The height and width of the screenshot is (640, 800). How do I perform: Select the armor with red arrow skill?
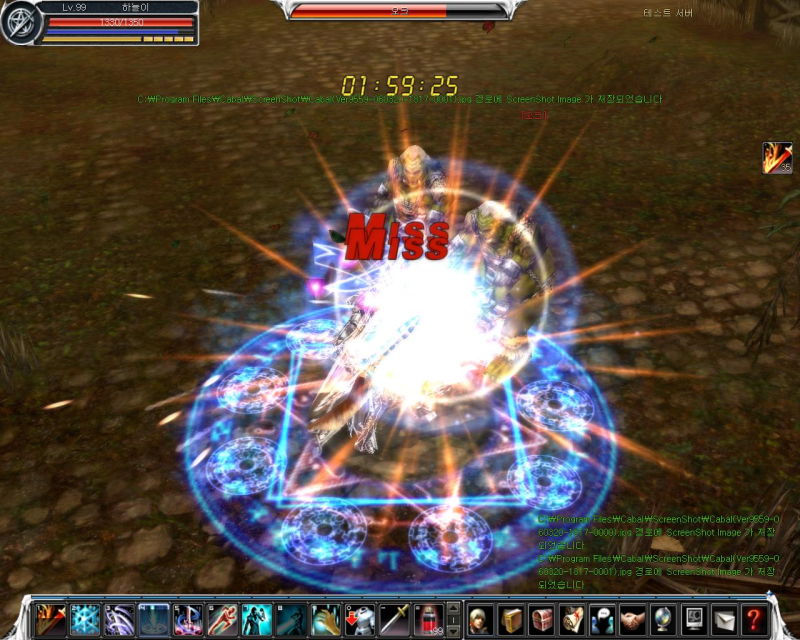click(x=359, y=619)
